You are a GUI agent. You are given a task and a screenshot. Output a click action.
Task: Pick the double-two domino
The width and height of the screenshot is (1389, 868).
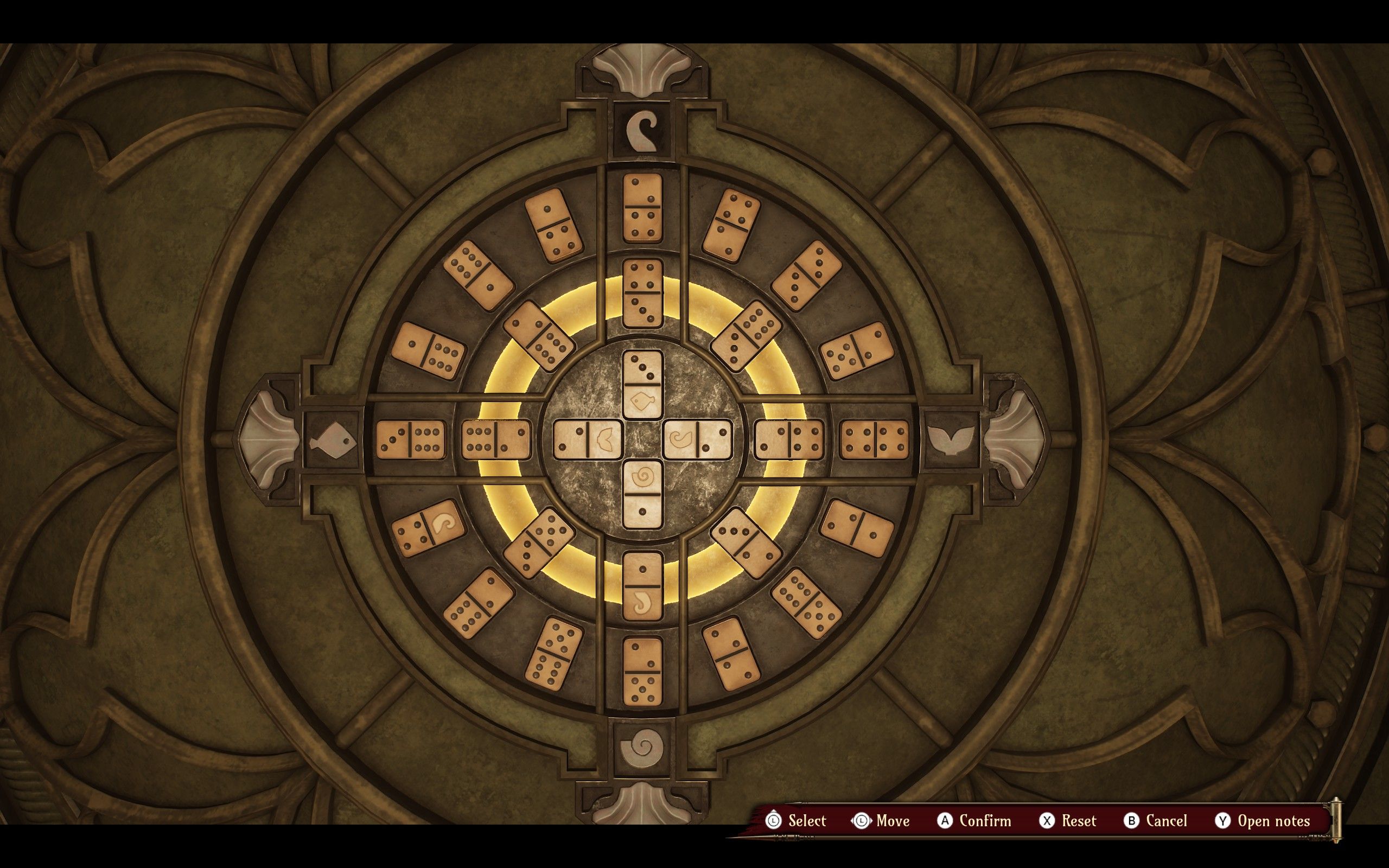(x=730, y=653)
